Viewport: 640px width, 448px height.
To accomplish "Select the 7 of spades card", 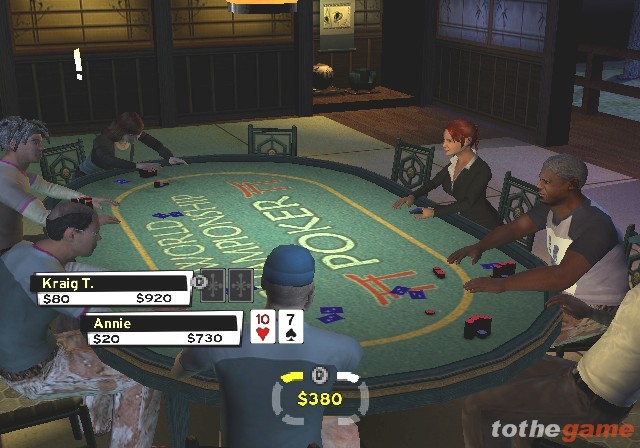I will [289, 328].
